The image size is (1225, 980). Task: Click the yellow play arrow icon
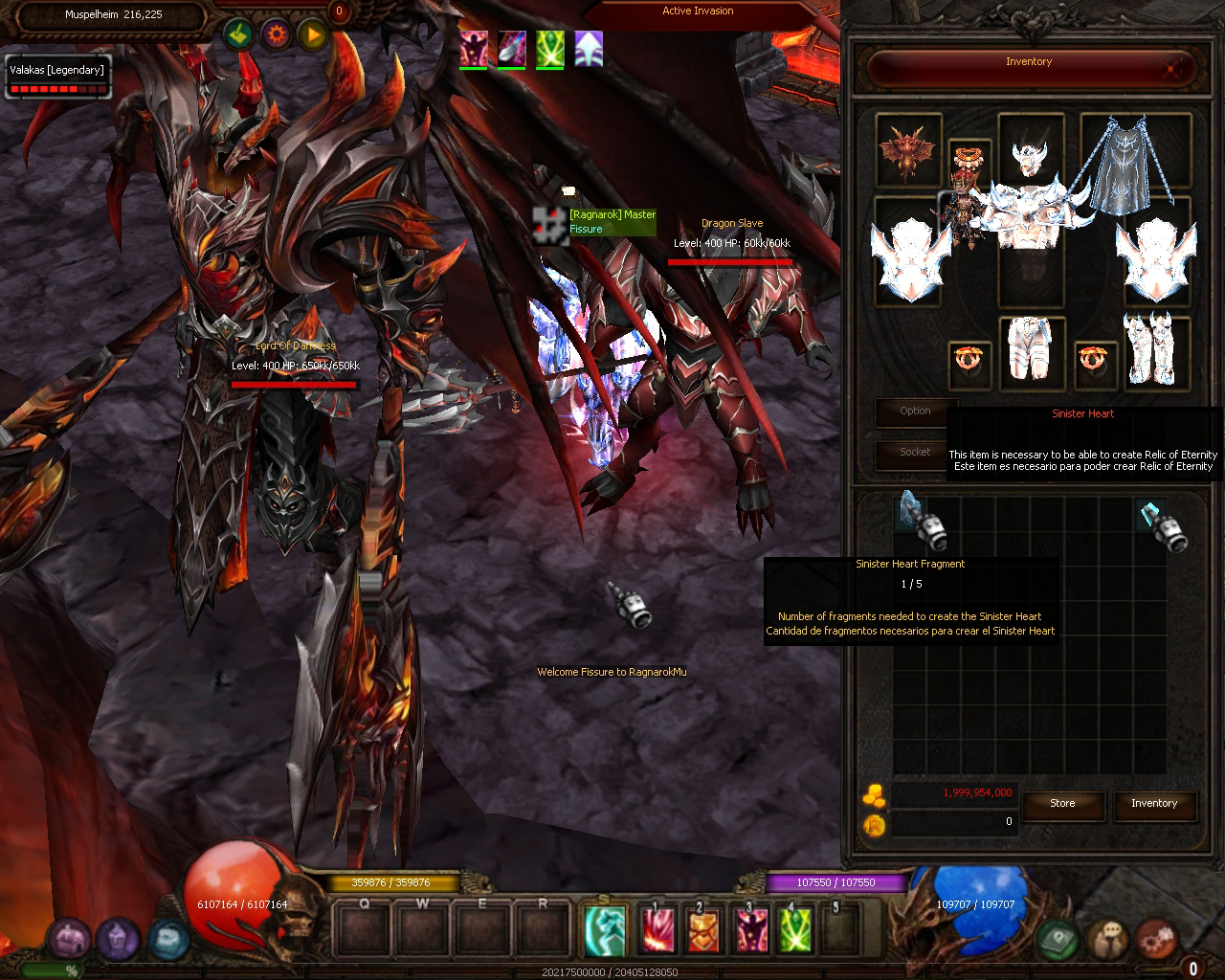pos(313,35)
